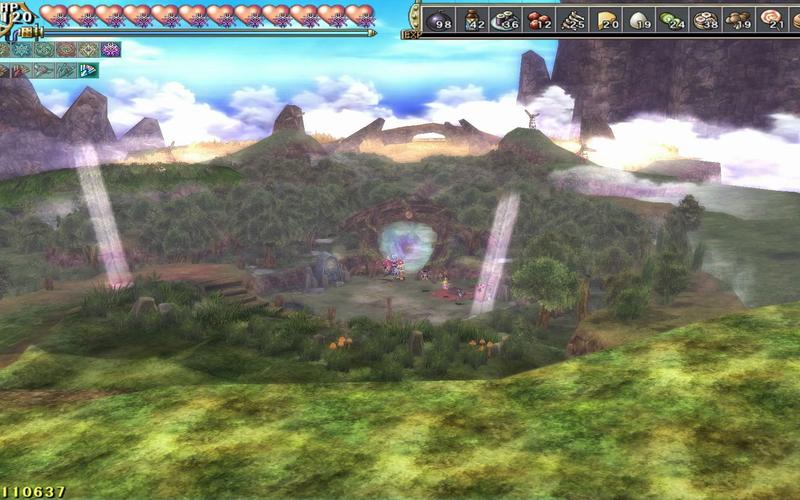Select the bones item slot
Viewport: 800px width, 500px height.
point(571,18)
